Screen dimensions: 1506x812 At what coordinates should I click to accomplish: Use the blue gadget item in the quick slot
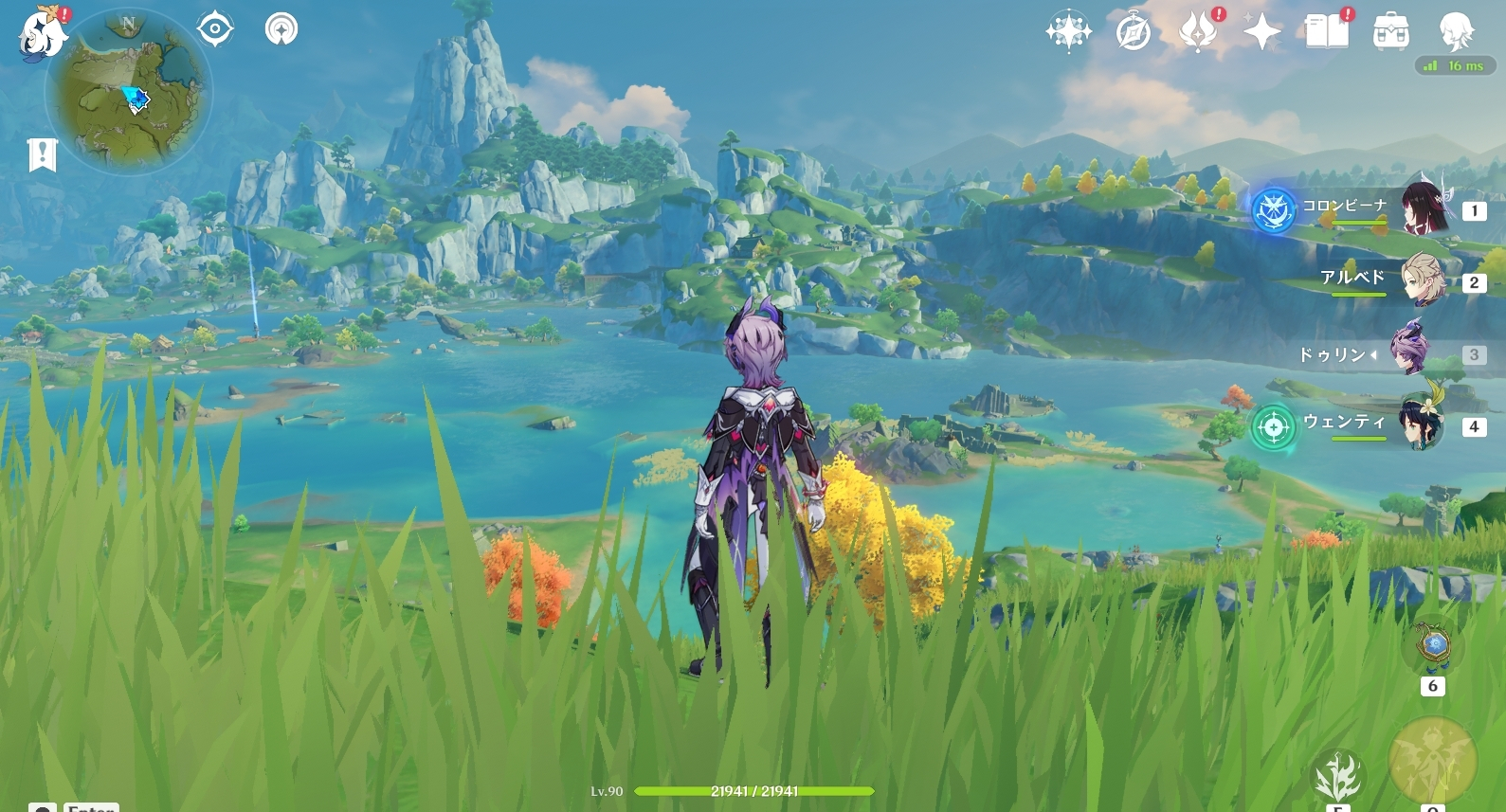point(1433,648)
